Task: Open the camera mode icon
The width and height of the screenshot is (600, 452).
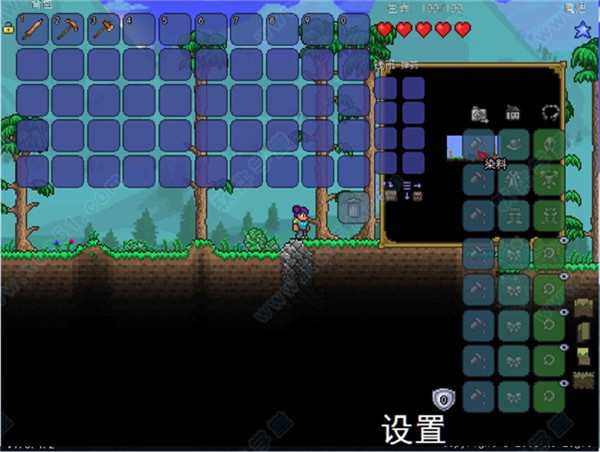Action: 479,114
